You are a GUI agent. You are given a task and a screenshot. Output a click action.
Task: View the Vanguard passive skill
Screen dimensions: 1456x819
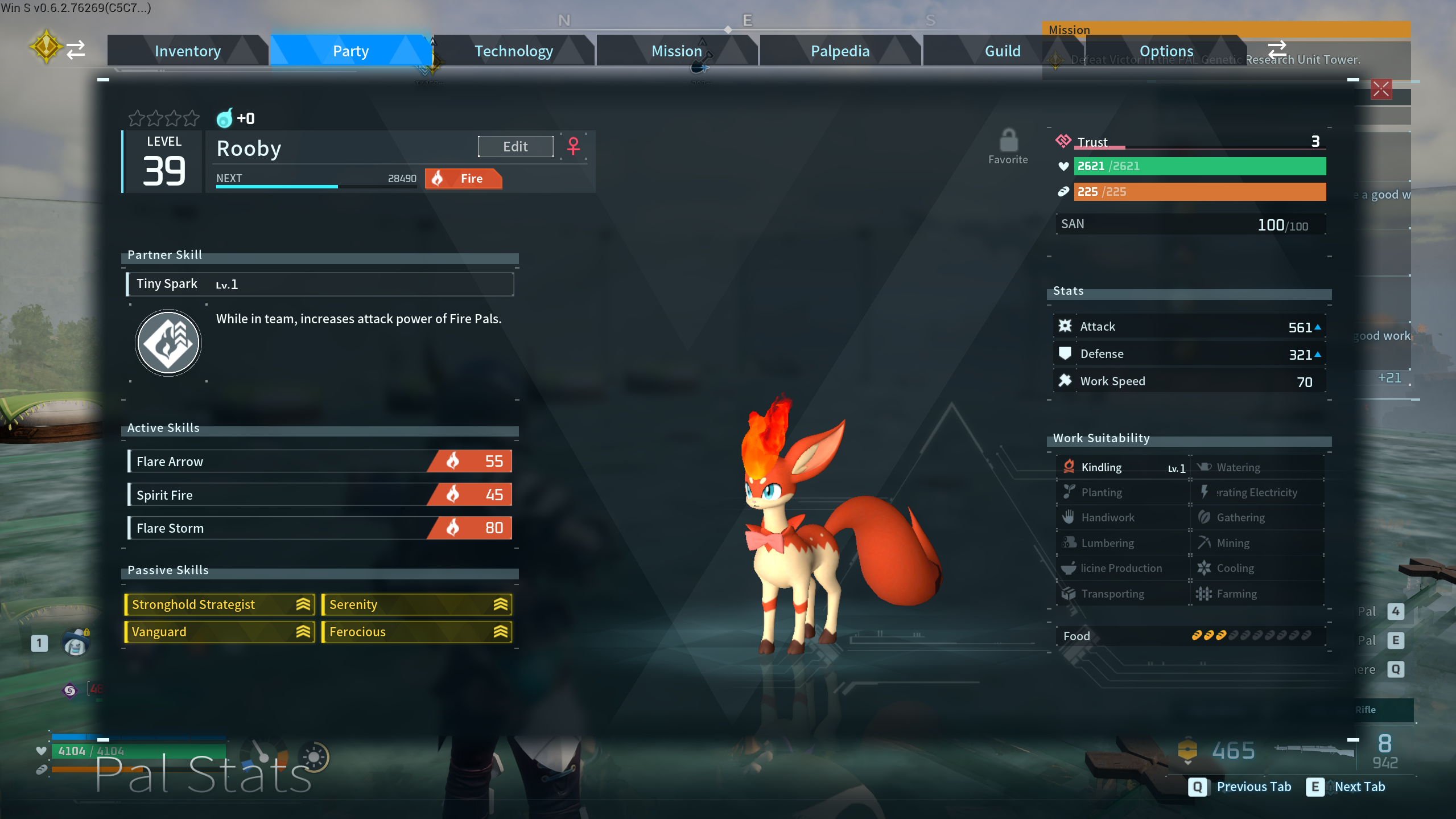pyautogui.click(x=220, y=632)
